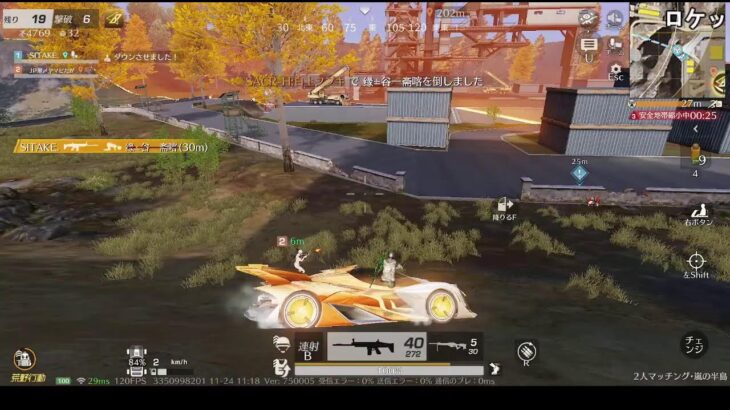Select the primary rifle with 40 ammo

[375, 347]
